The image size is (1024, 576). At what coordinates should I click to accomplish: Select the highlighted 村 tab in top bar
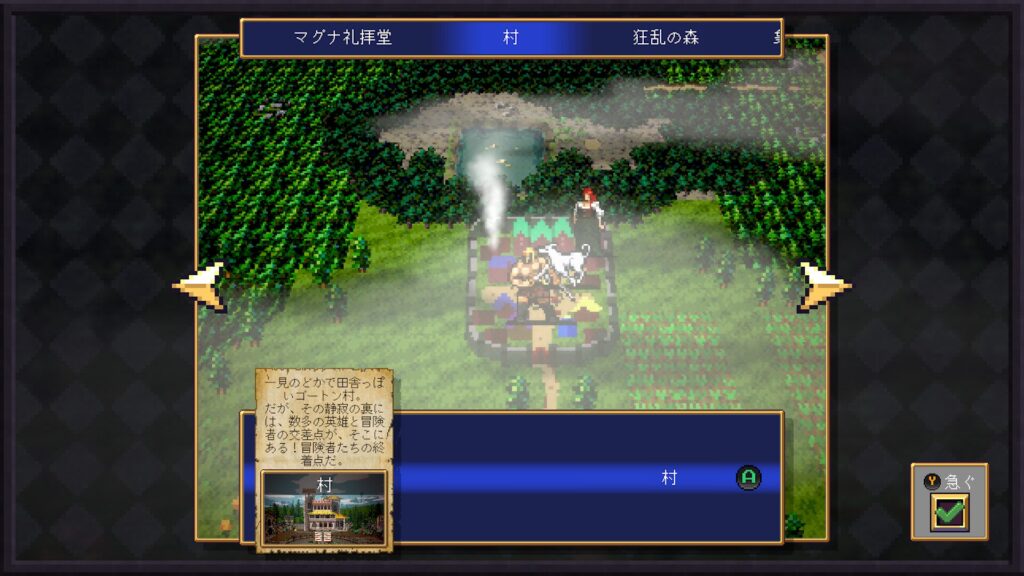pyautogui.click(x=510, y=38)
